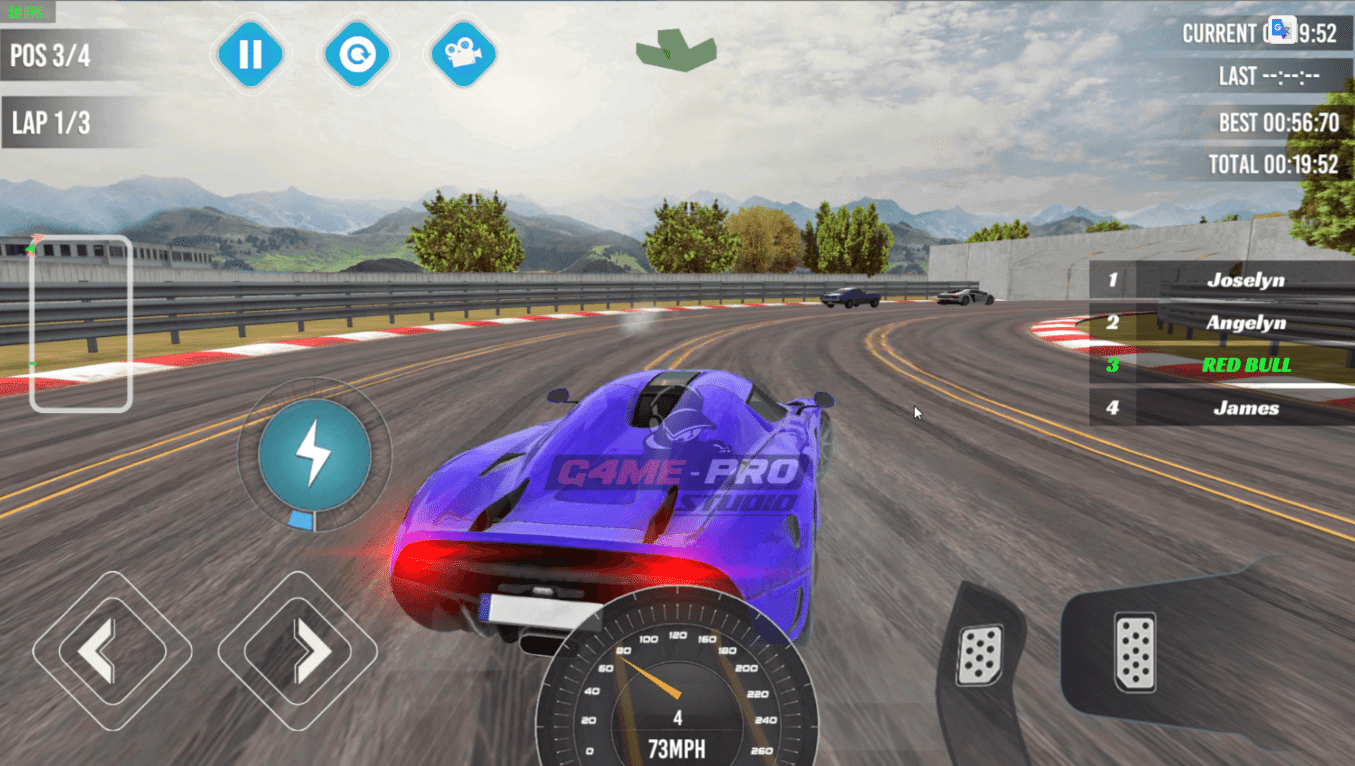Select Joselyn in the leaderboard

[x=1221, y=280]
